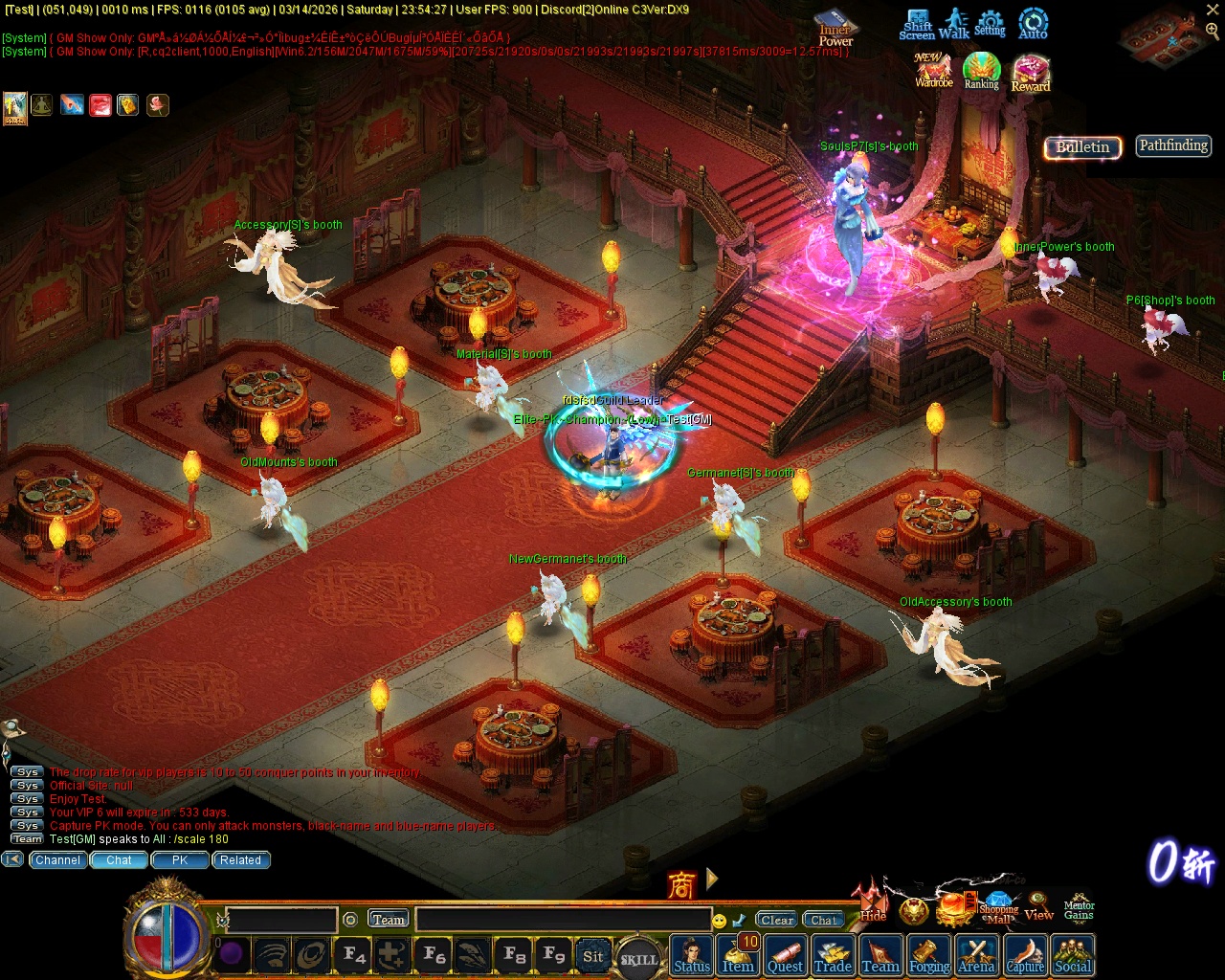Switch movement to Walk
The image size is (1225, 980).
pyautogui.click(x=954, y=25)
